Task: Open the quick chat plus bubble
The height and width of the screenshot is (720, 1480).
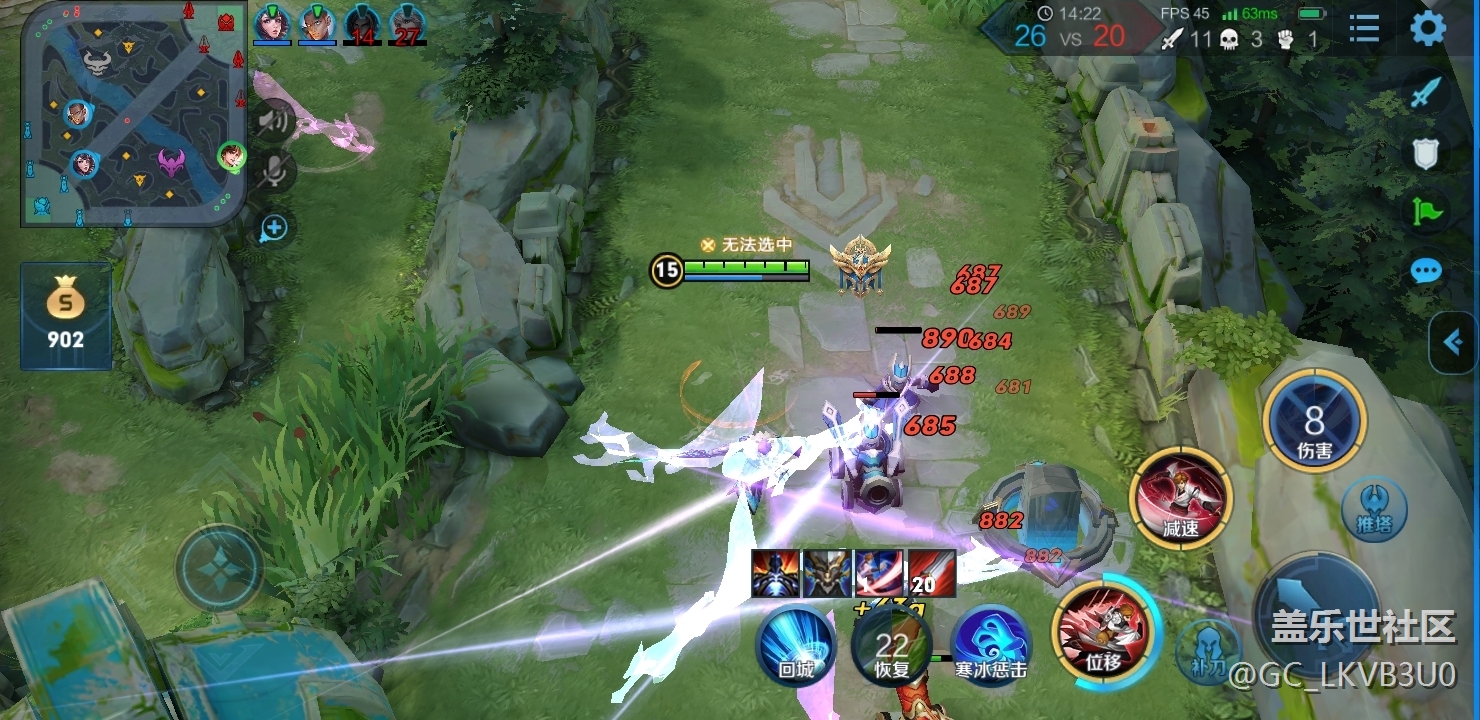Action: point(273,229)
